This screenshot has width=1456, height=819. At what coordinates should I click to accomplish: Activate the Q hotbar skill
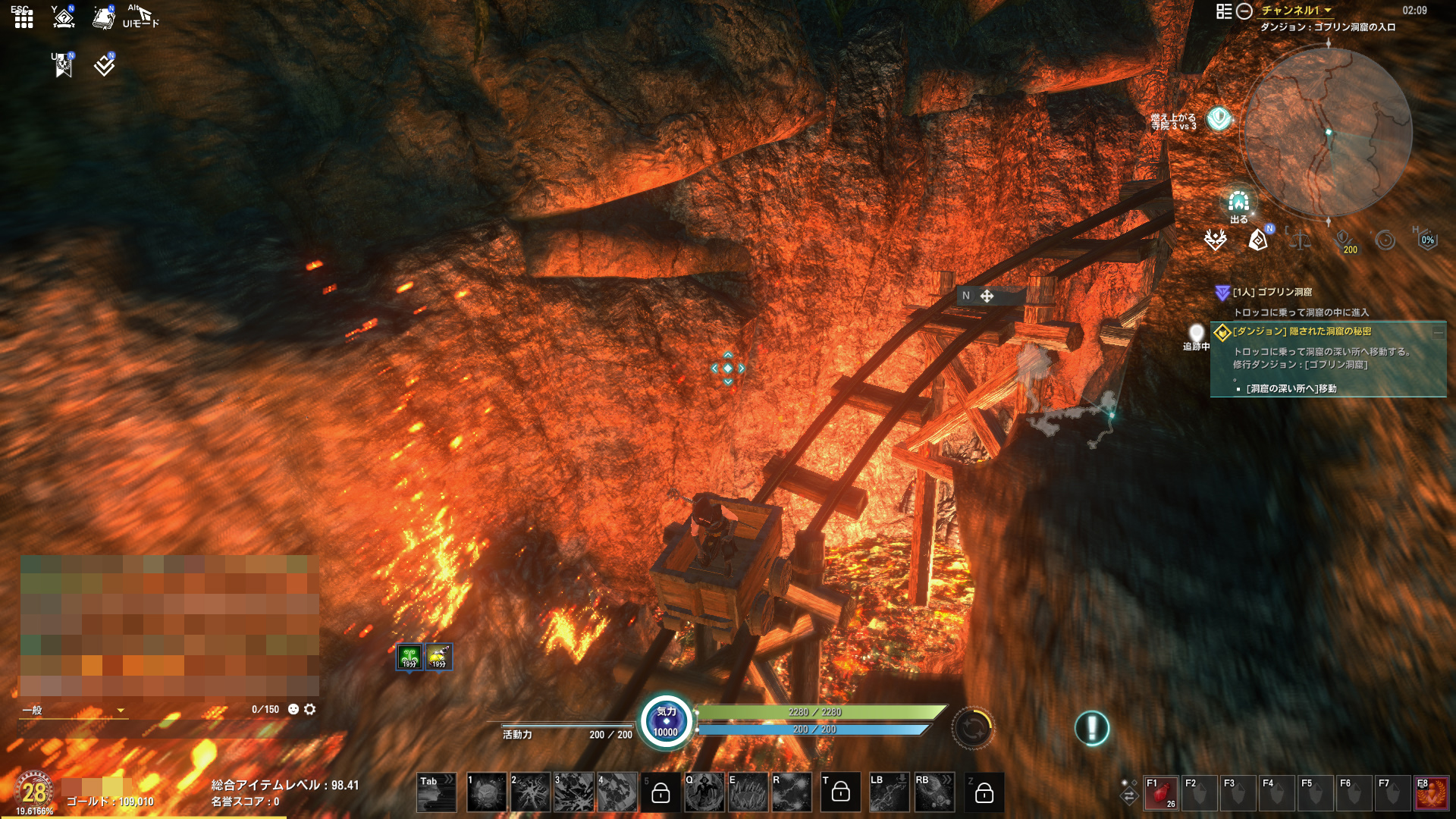(704, 792)
